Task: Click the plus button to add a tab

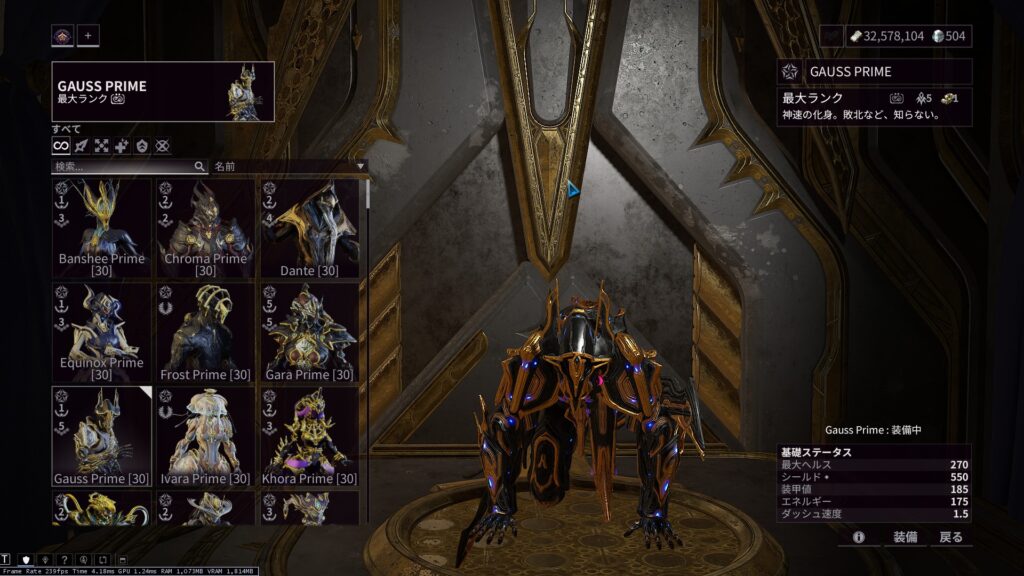Action: pos(88,36)
